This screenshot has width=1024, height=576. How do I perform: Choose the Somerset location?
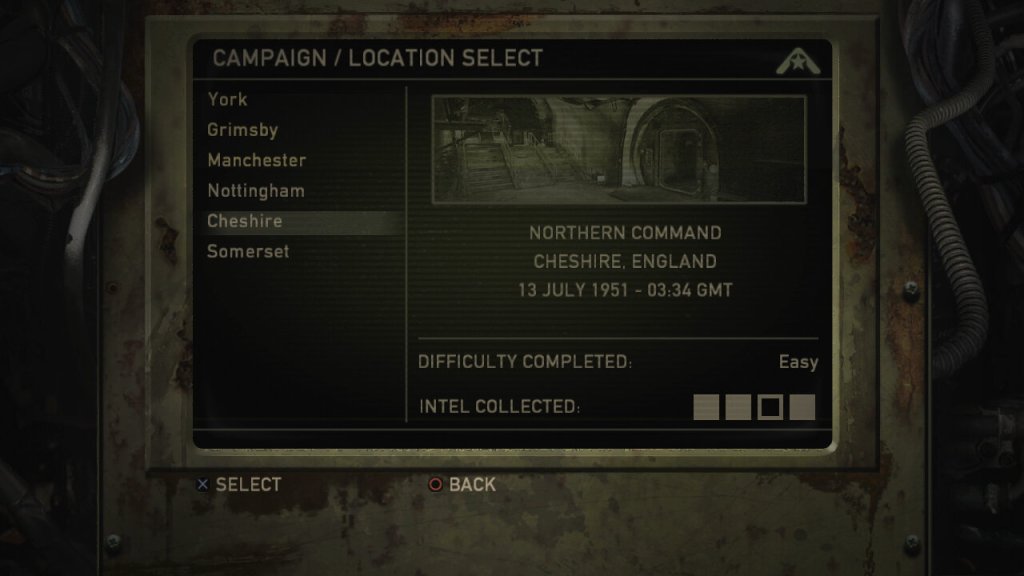point(248,251)
